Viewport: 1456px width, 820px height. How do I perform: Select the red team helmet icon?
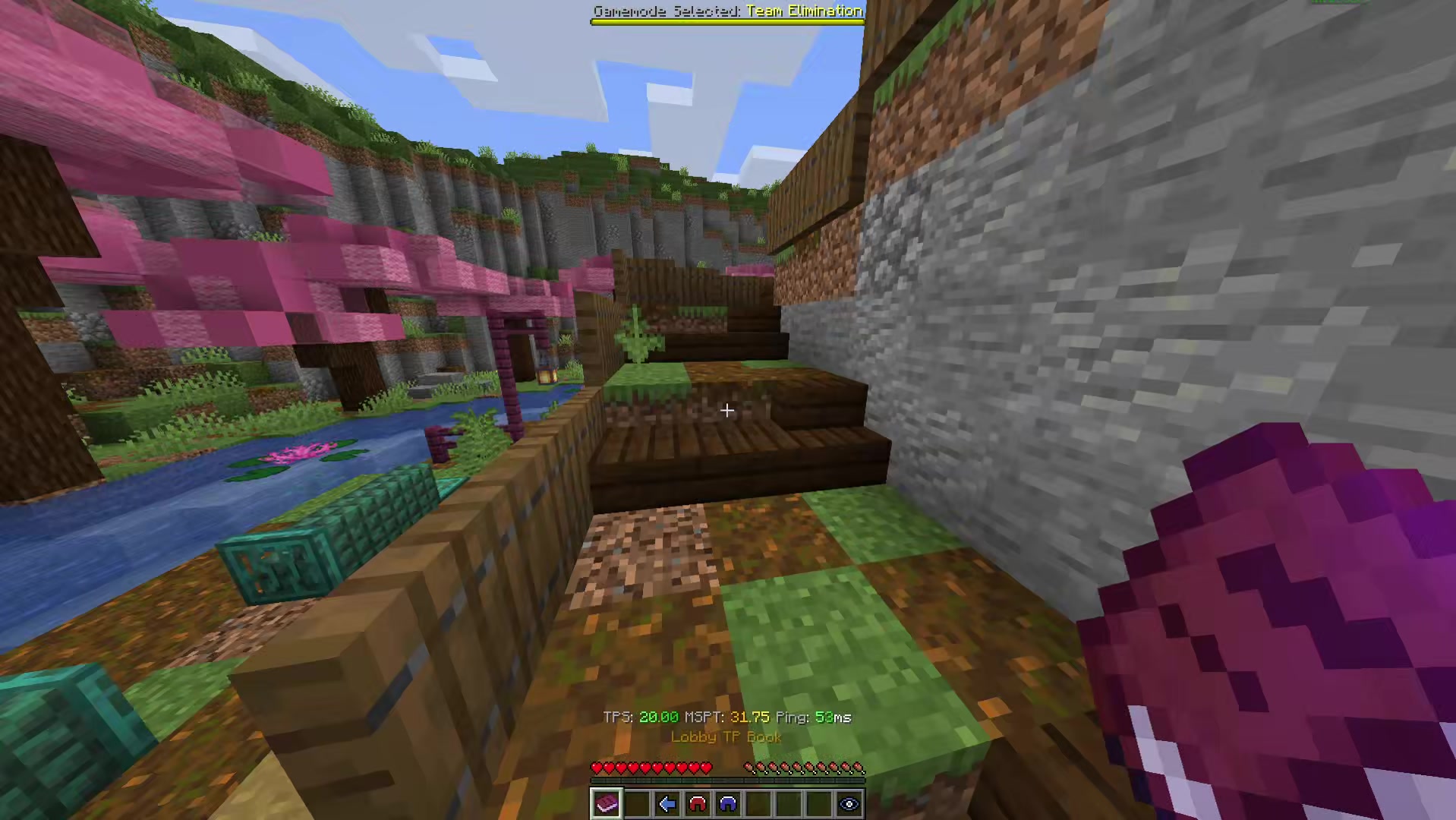point(698,804)
